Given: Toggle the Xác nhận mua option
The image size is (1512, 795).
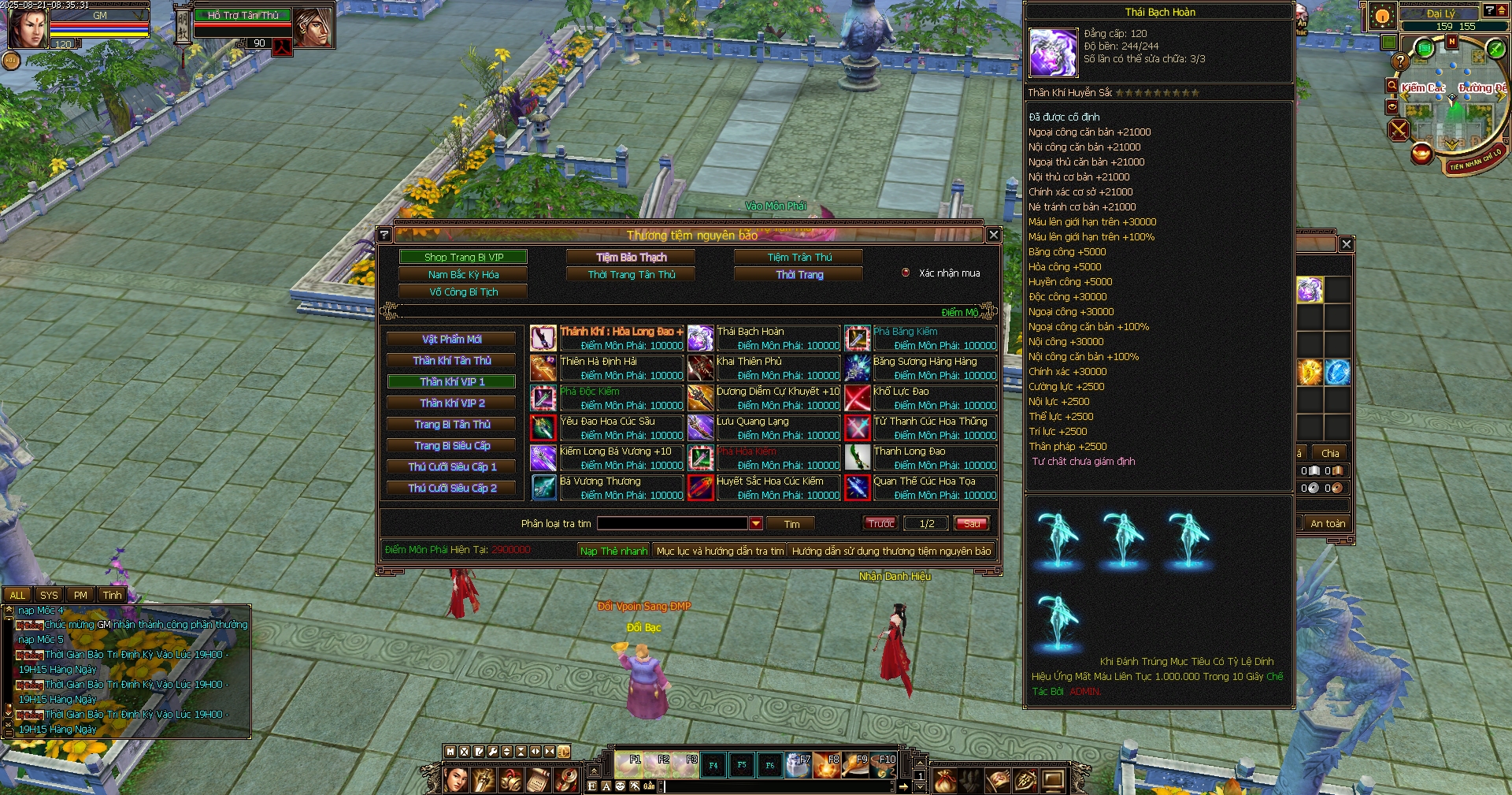Looking at the screenshot, I should click(906, 273).
